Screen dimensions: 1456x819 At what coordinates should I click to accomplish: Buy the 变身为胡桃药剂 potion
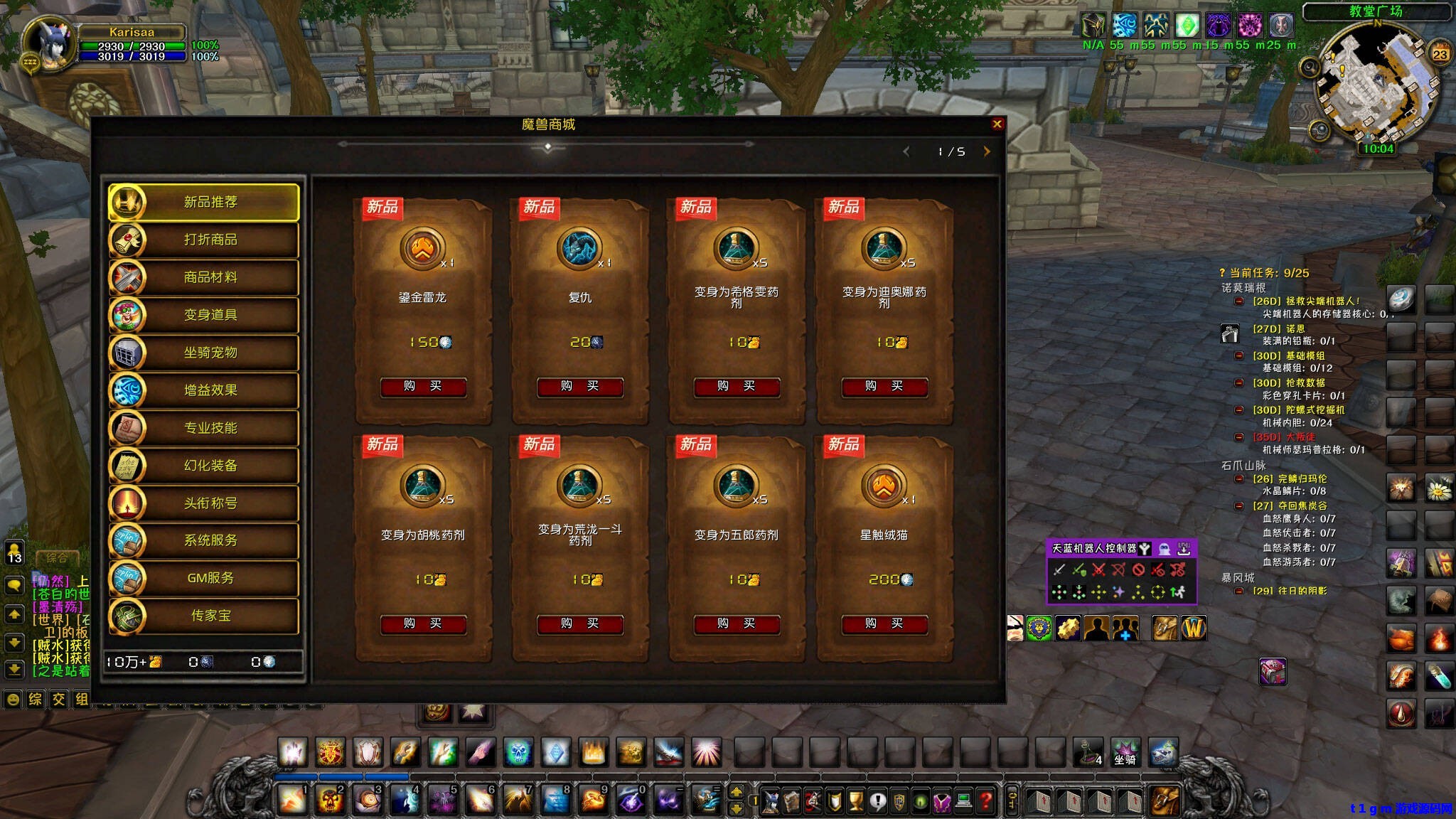coord(423,624)
